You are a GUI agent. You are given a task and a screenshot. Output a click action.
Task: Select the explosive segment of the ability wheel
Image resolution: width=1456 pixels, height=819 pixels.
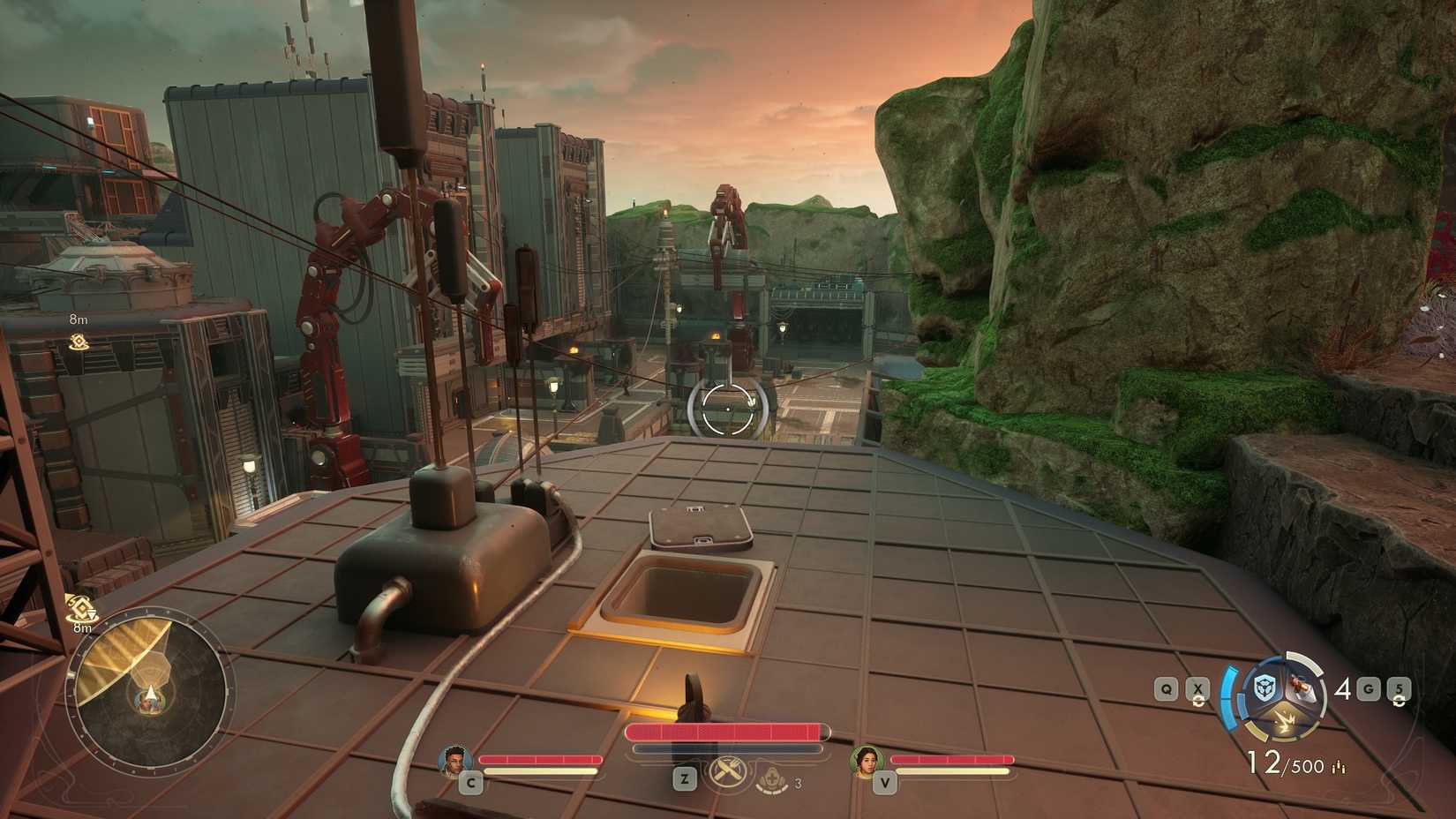pos(1286,721)
